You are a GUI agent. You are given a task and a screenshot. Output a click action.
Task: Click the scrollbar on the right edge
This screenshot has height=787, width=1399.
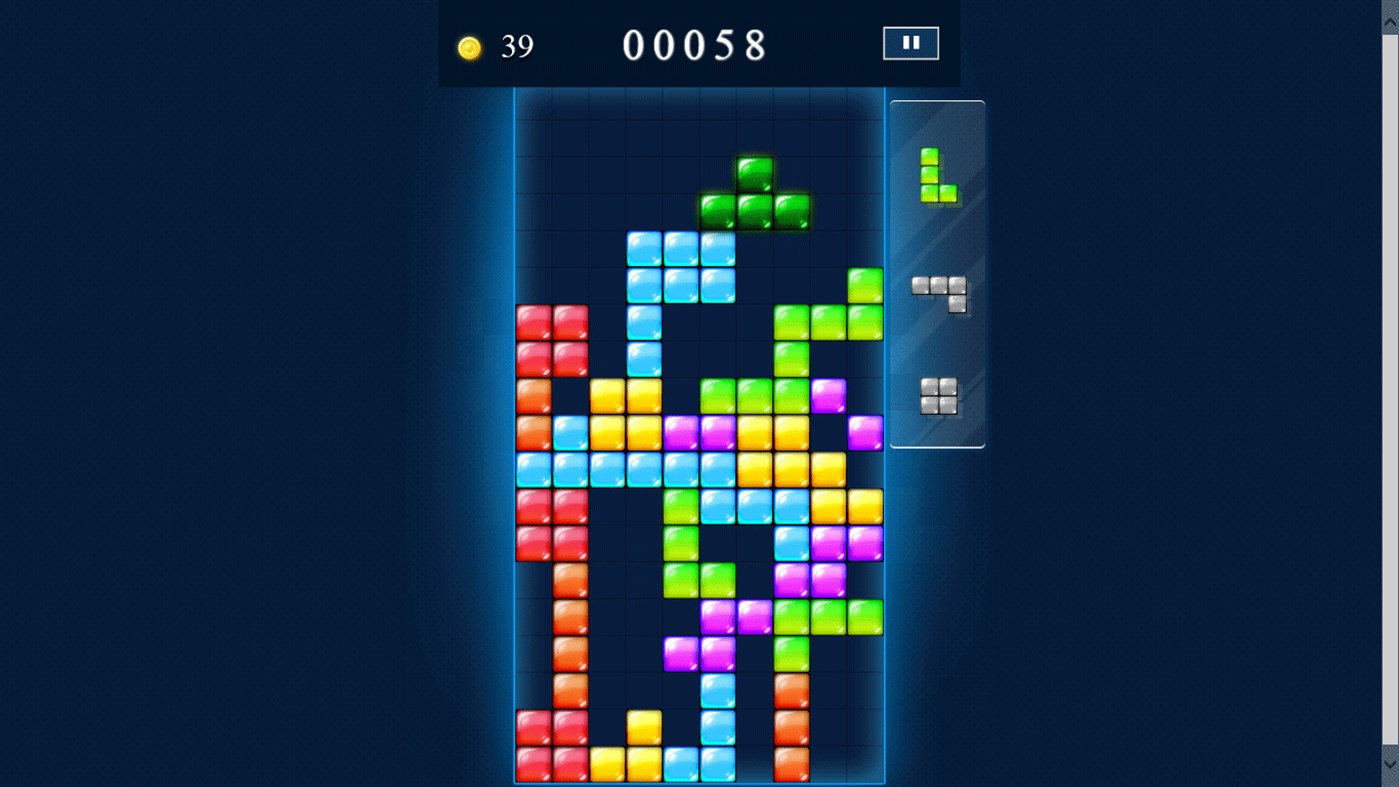(x=1390, y=400)
